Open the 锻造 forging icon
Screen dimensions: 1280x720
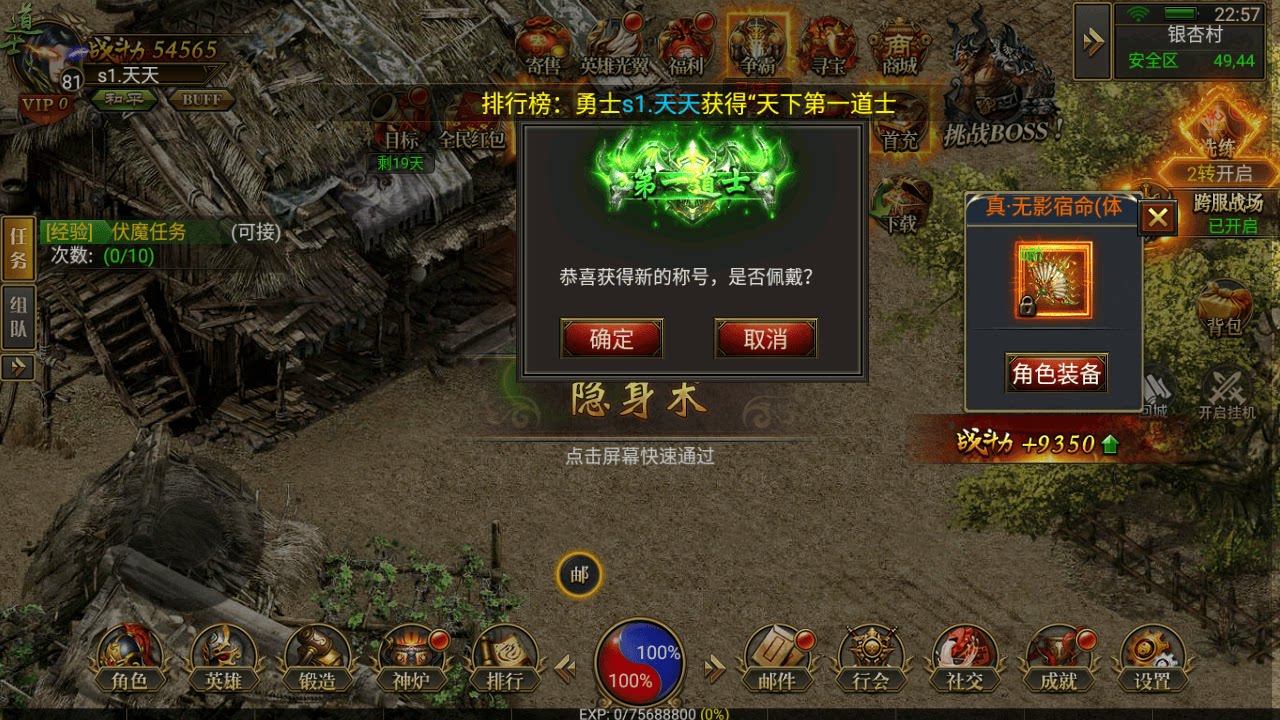tap(316, 655)
